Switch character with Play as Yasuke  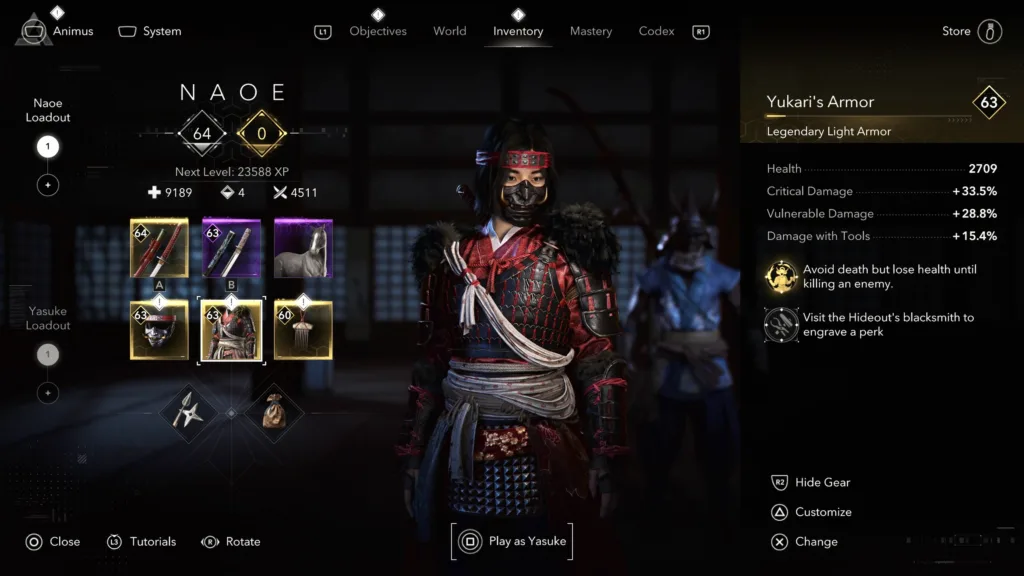(x=512, y=541)
